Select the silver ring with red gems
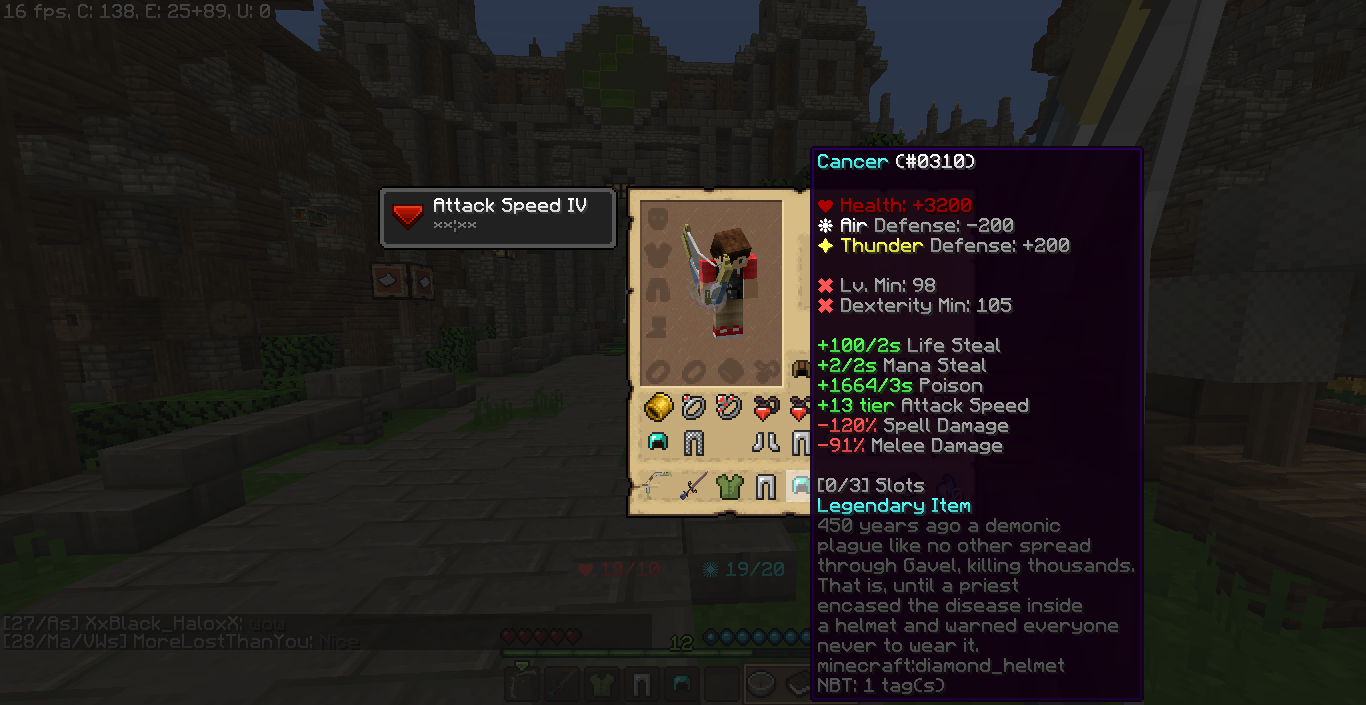This screenshot has height=705, width=1366. click(x=729, y=407)
